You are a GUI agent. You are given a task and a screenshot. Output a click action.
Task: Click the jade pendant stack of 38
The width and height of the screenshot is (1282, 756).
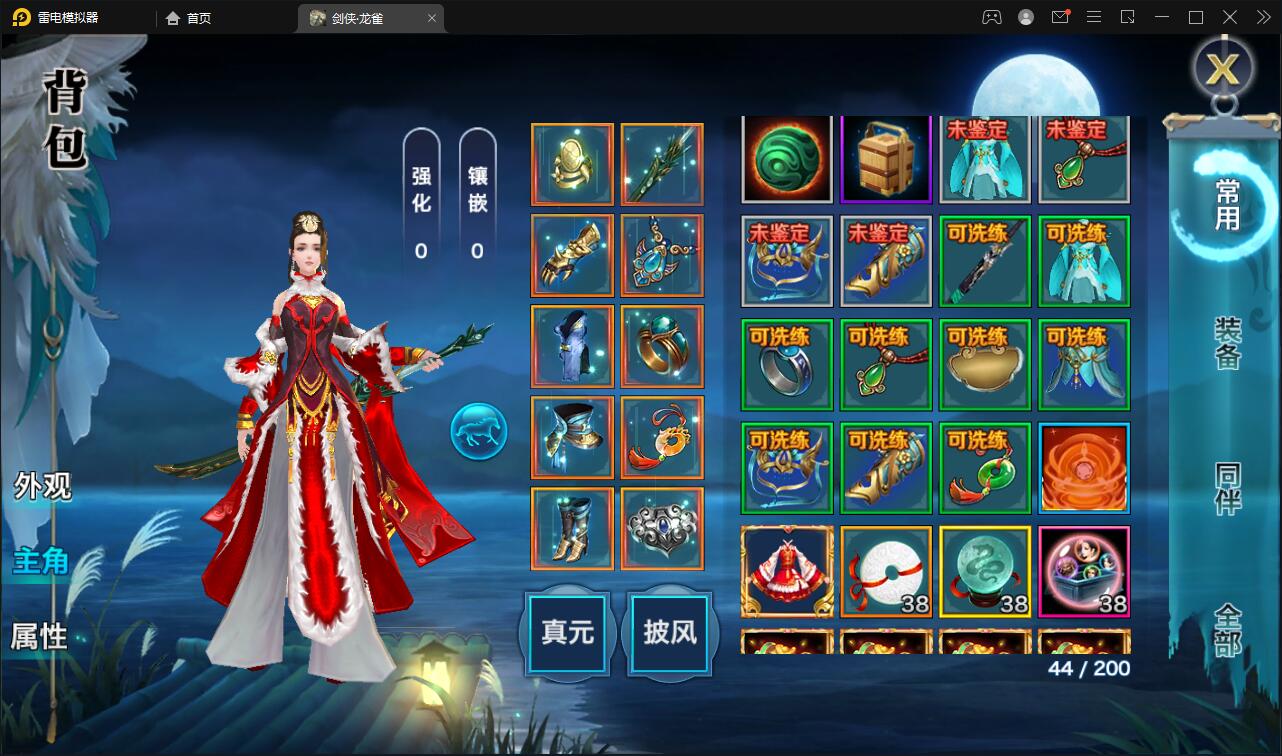885,571
